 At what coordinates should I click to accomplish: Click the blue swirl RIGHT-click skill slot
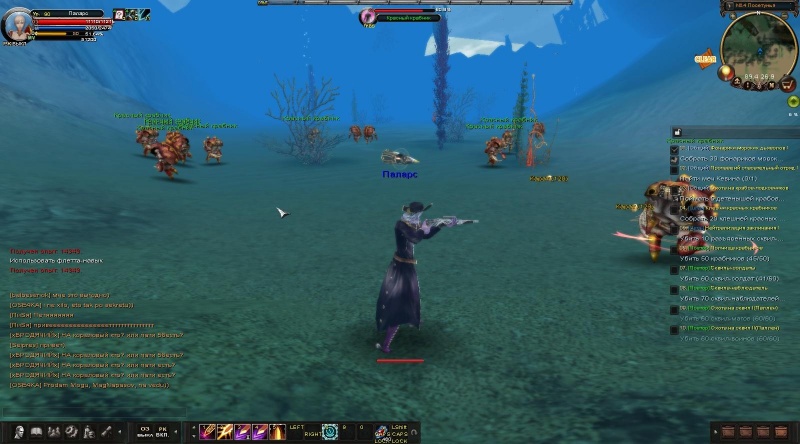tap(327, 432)
